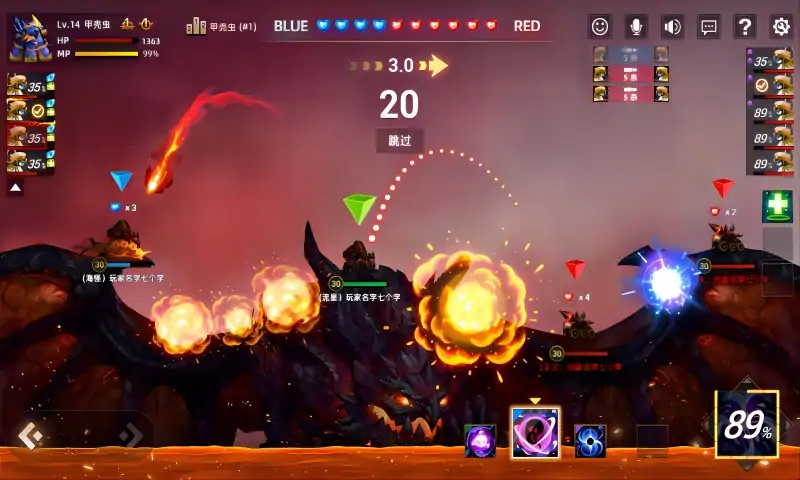Screen dimensions: 800x480
Task: Select the blue vortex skill
Action: [590, 440]
